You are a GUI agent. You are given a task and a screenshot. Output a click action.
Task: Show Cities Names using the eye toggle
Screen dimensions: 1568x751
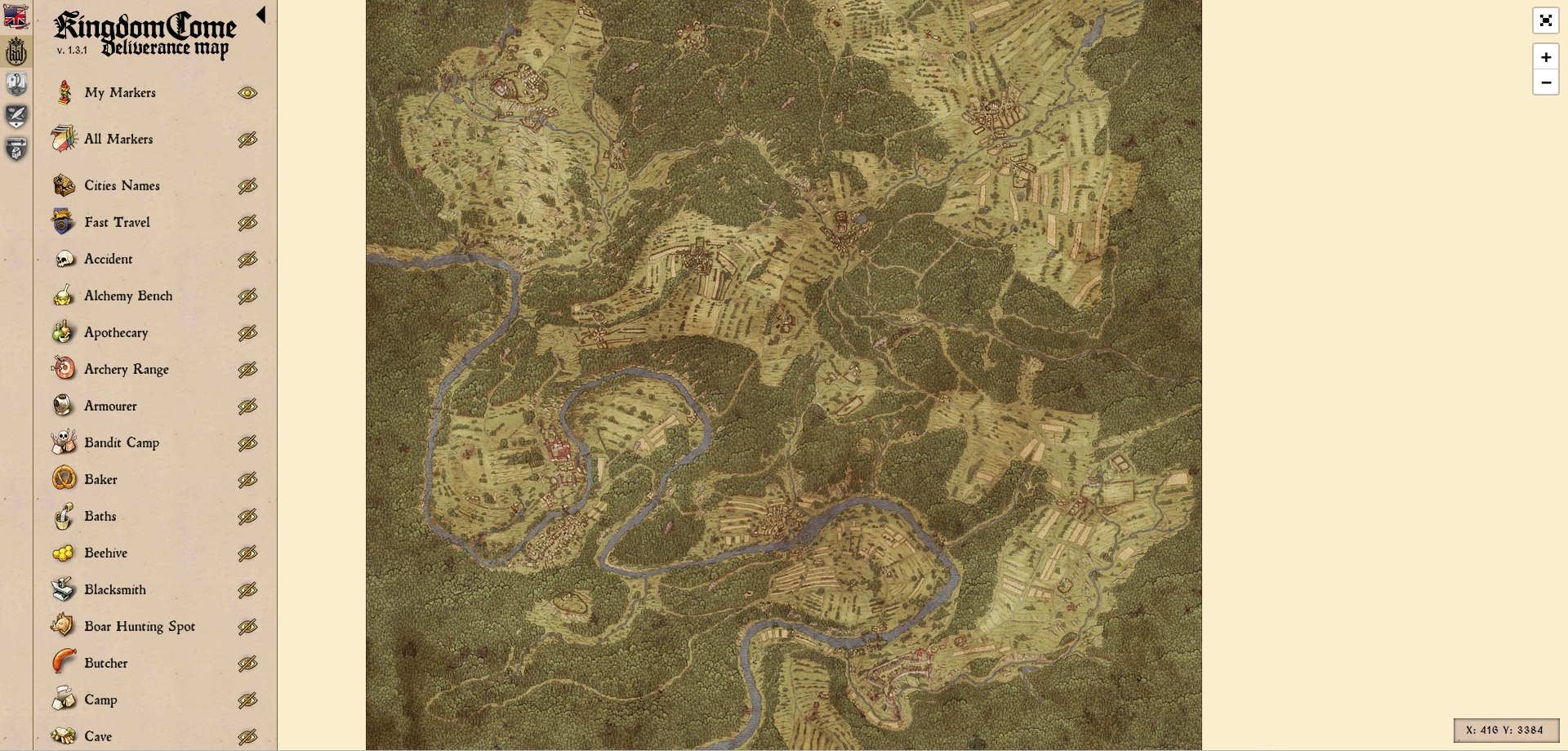(x=247, y=185)
